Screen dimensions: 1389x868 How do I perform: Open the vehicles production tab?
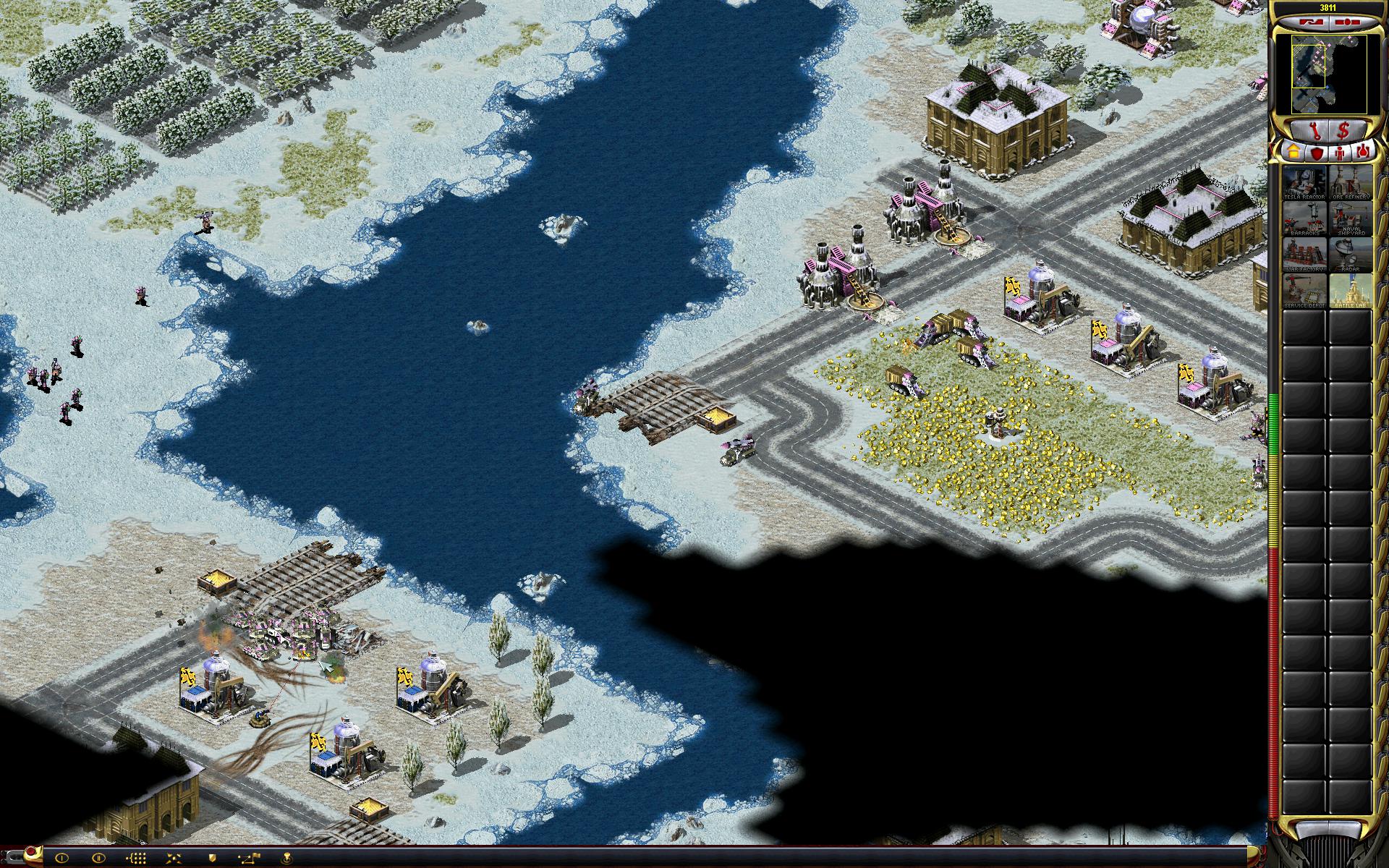pyautogui.click(x=1364, y=153)
